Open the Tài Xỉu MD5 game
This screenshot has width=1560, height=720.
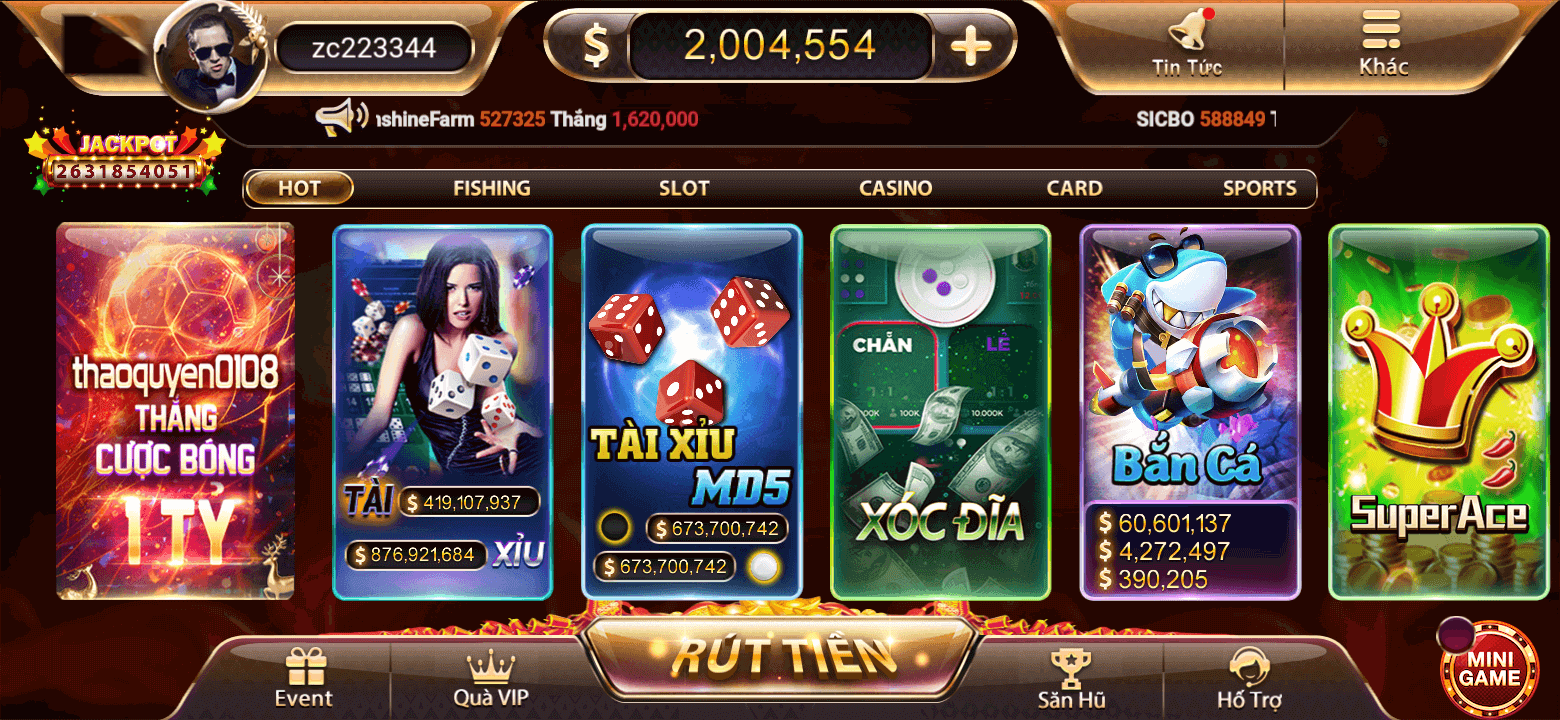click(691, 410)
